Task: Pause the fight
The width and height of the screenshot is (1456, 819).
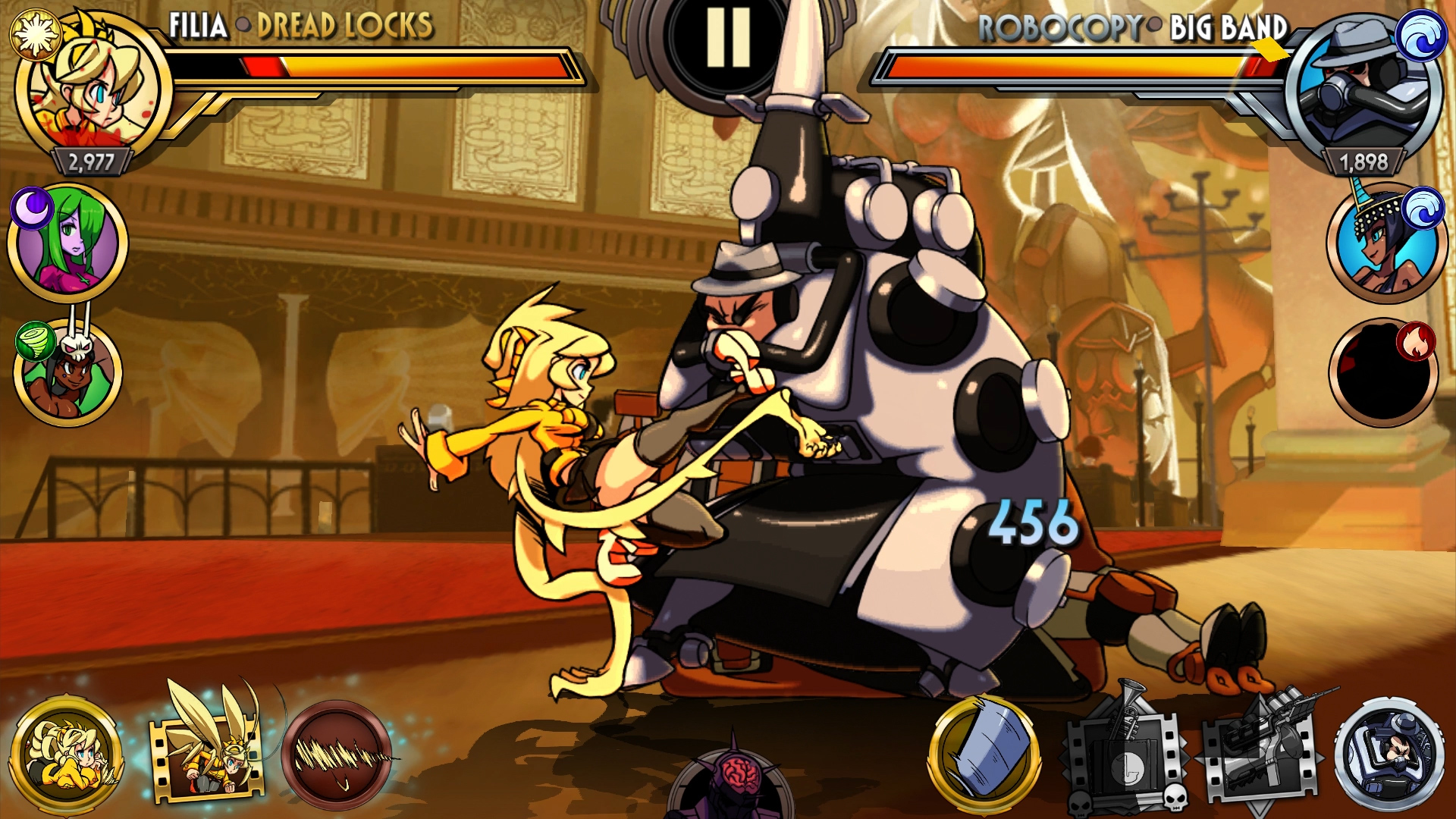Action: (727, 39)
